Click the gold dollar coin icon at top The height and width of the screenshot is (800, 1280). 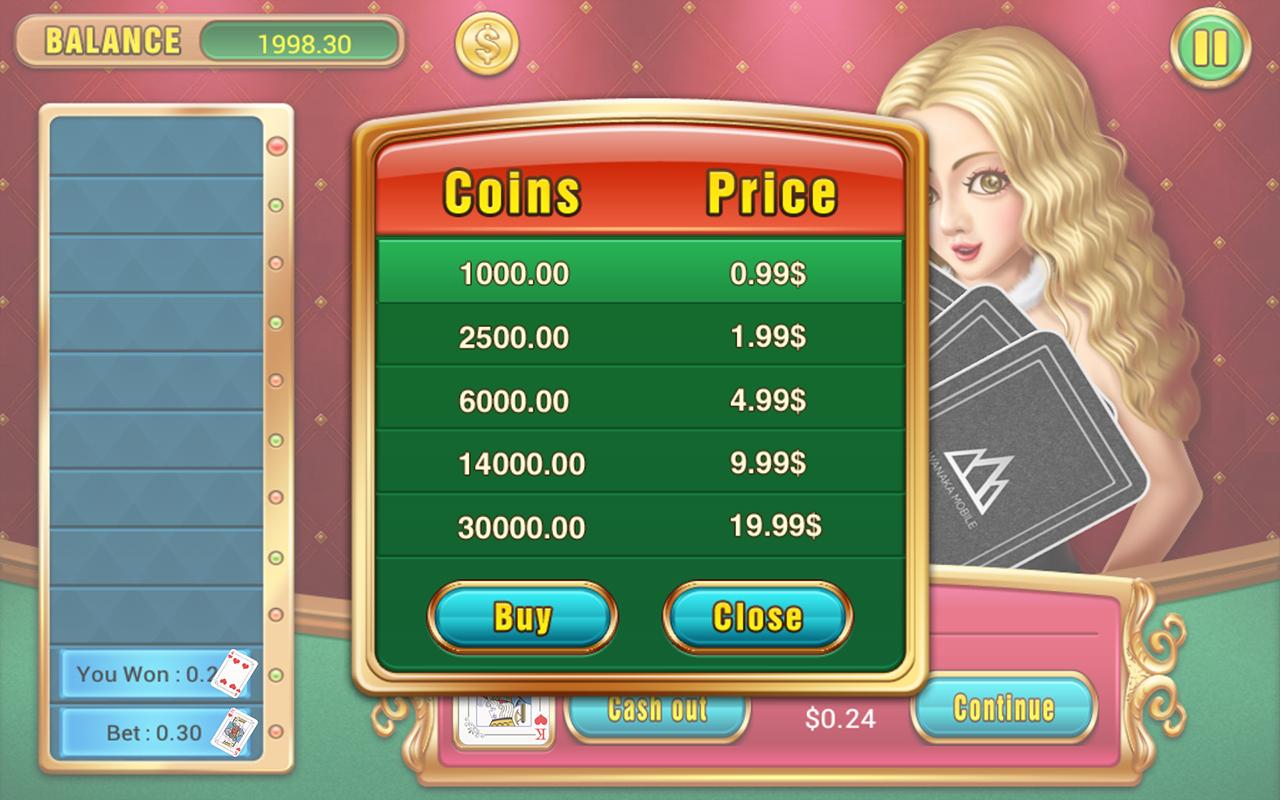(483, 42)
